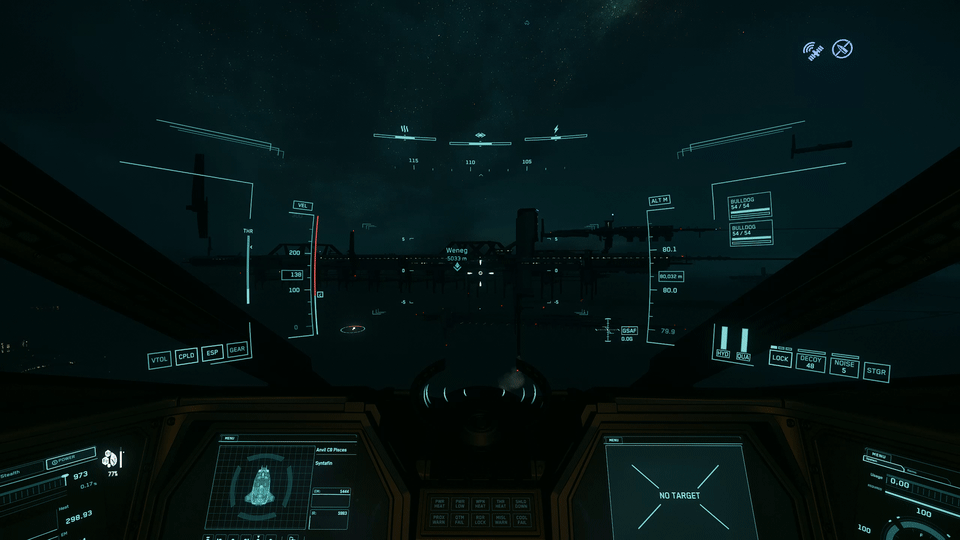
Task: Open the MENU tab on the target display
Action: tap(614, 440)
